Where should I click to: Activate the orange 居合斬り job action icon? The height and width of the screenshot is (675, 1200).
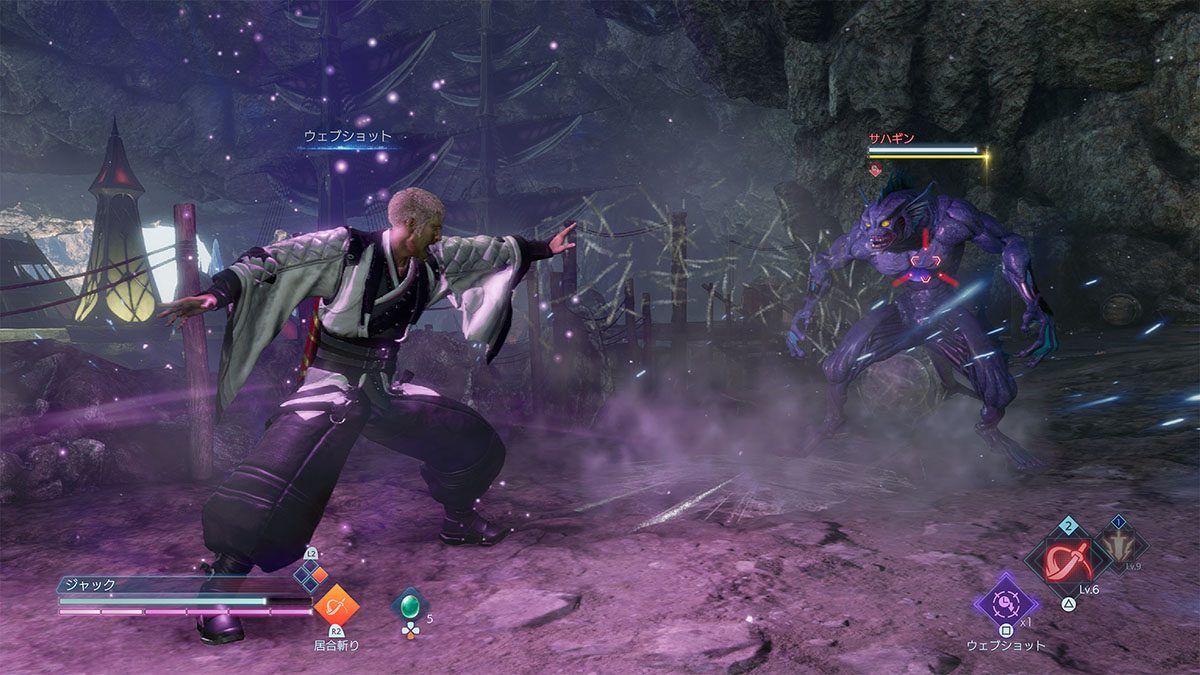coord(336,607)
